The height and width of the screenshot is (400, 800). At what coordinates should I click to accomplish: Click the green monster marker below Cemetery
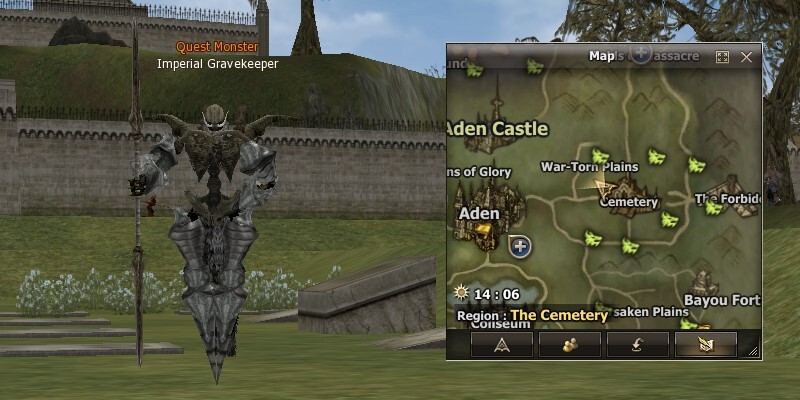click(x=630, y=246)
